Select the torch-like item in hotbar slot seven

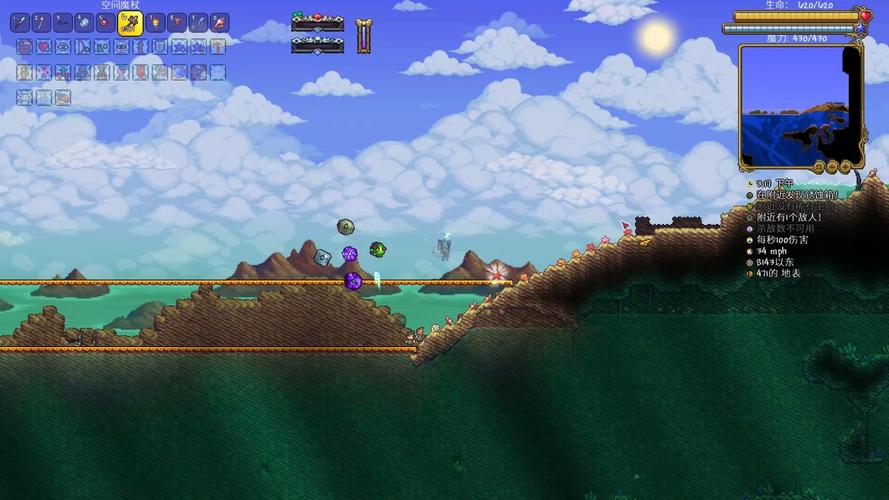[156, 22]
